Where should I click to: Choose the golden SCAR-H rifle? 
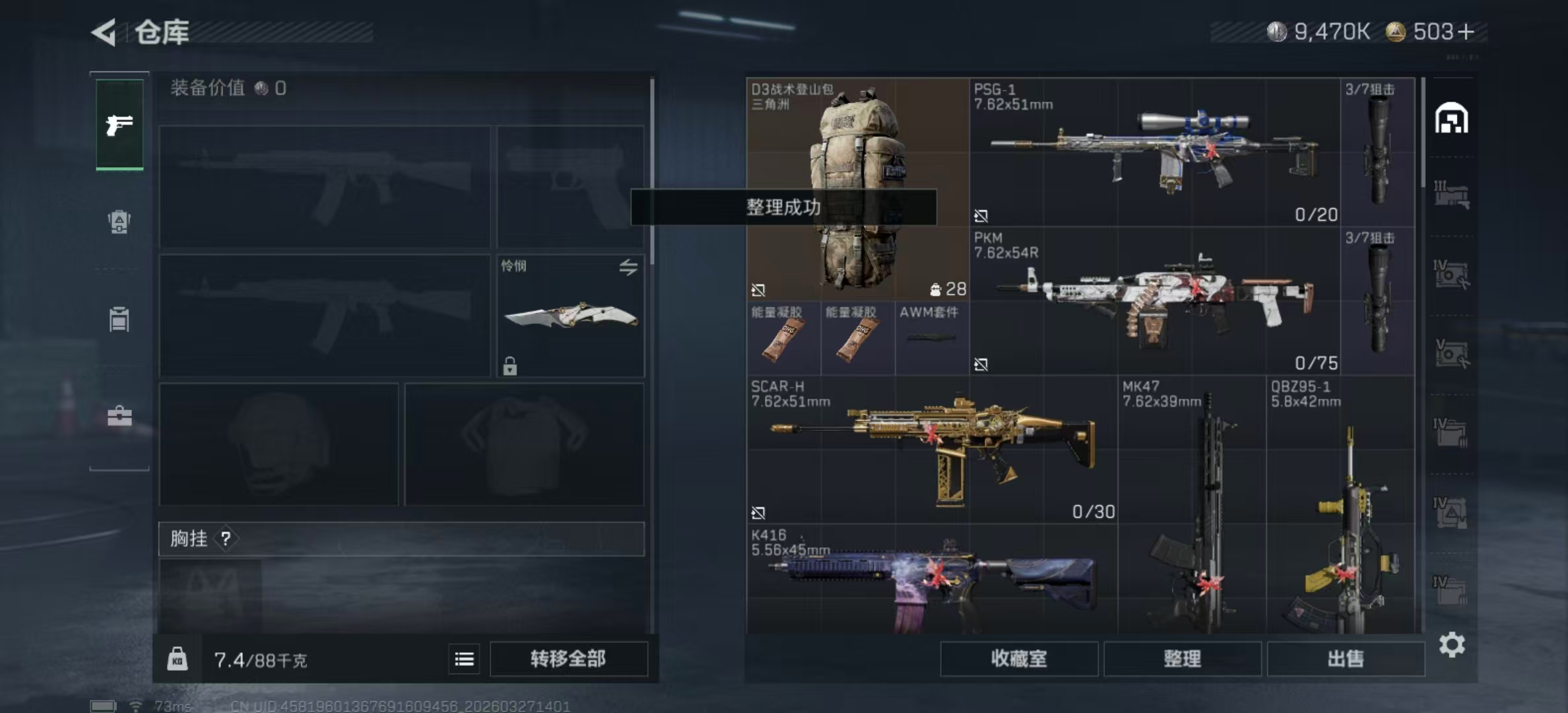[x=932, y=449]
